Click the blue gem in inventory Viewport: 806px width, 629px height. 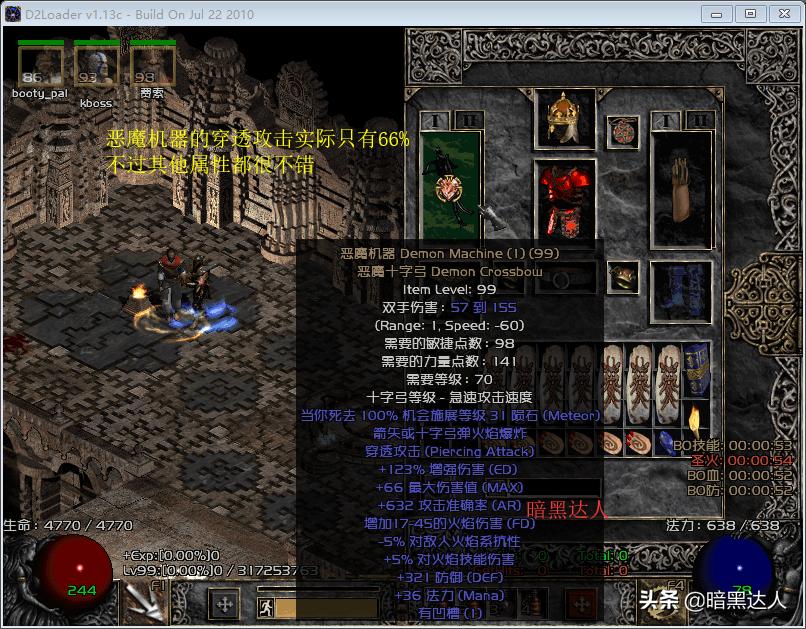(x=667, y=443)
